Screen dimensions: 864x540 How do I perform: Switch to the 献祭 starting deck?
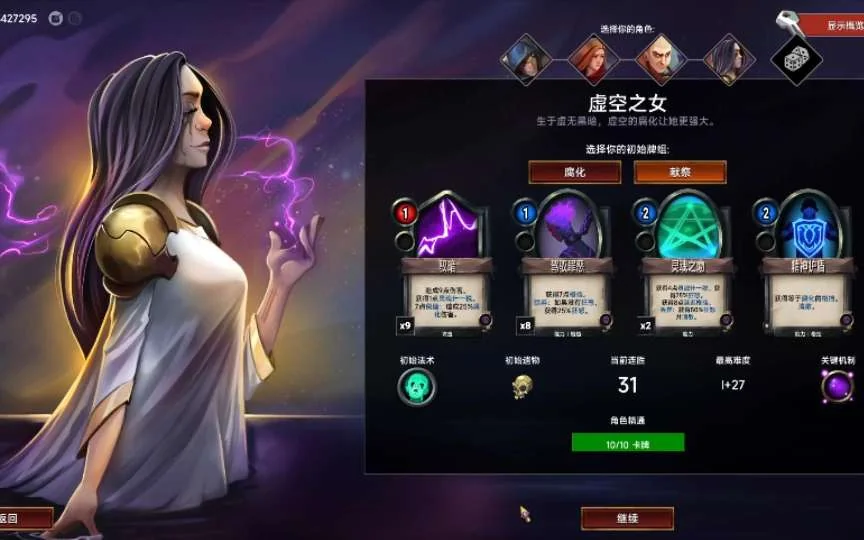tap(680, 172)
